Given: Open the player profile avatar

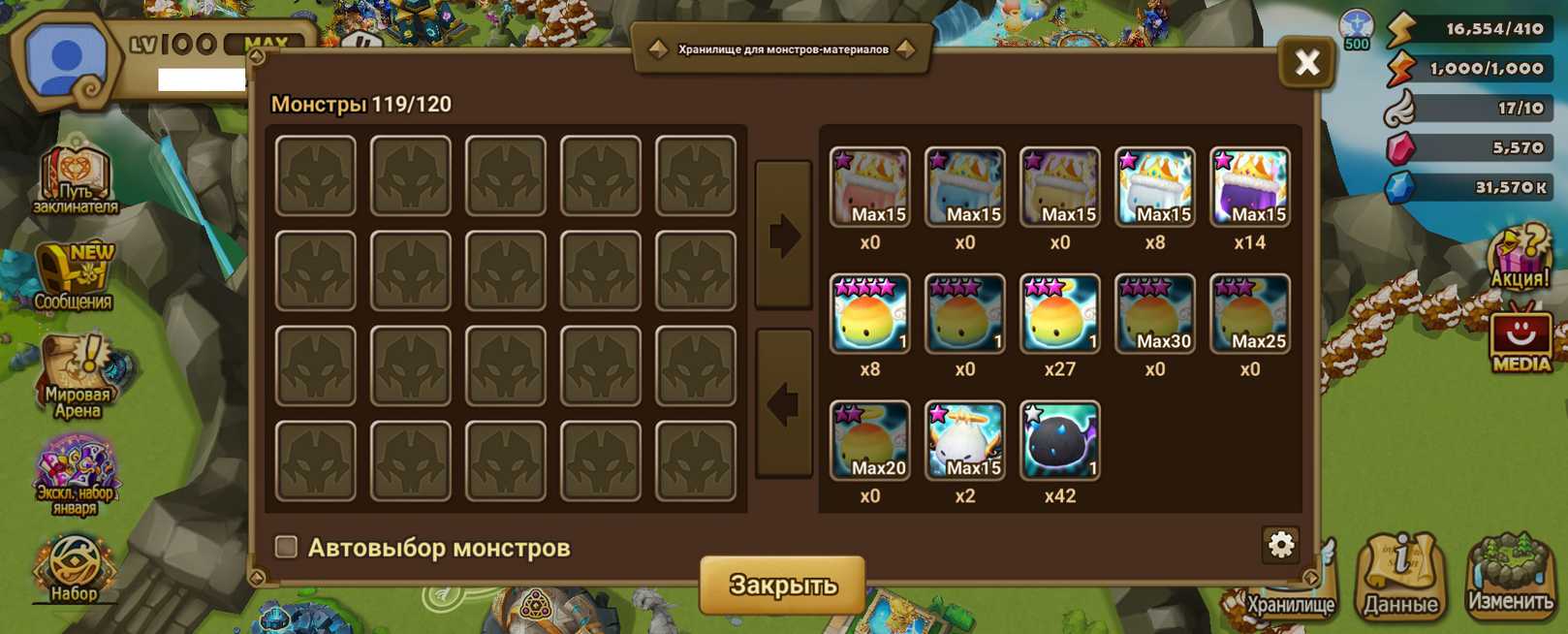Looking at the screenshot, I should [66, 60].
